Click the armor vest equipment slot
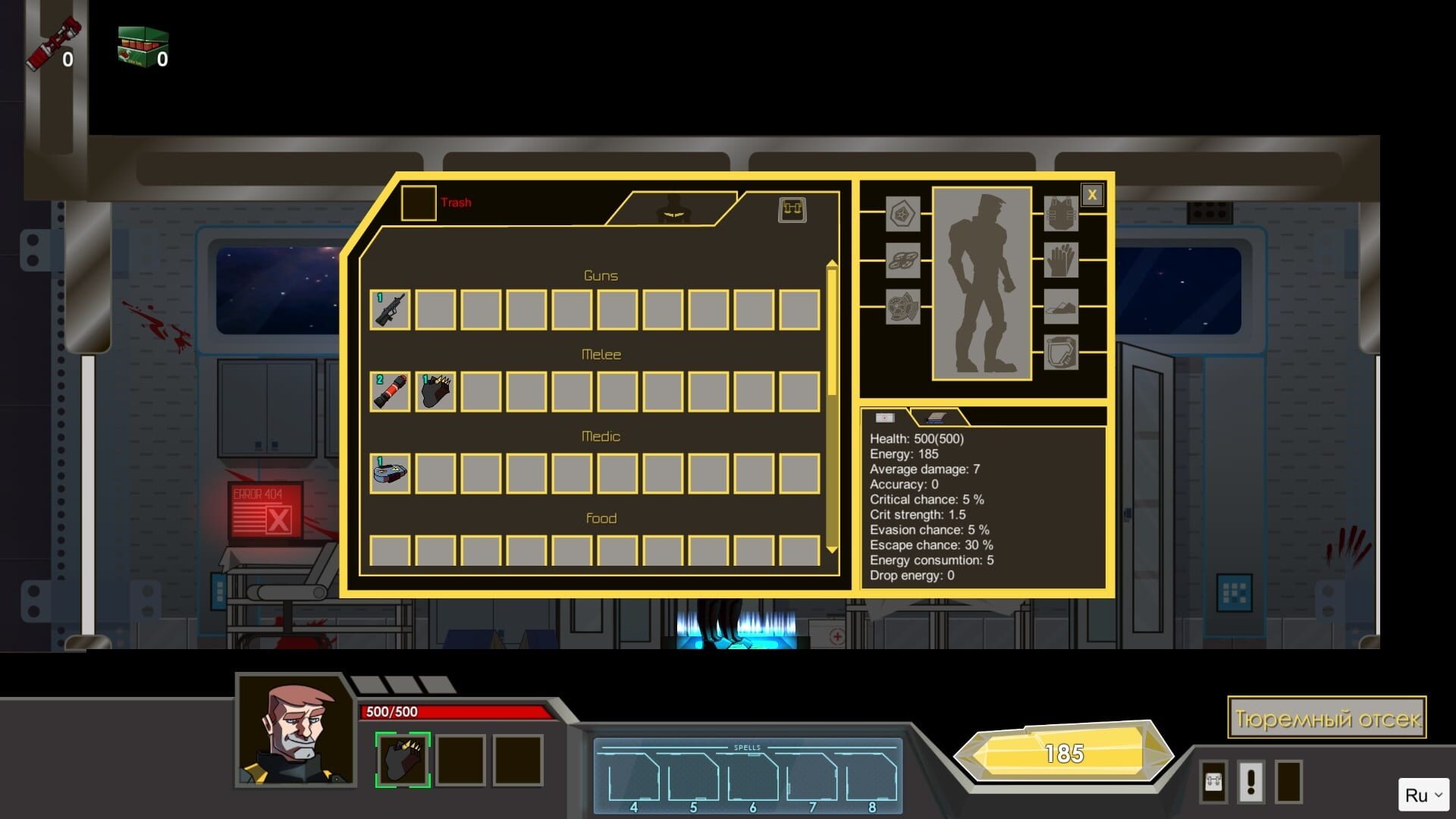The height and width of the screenshot is (819, 1456). point(1060,215)
